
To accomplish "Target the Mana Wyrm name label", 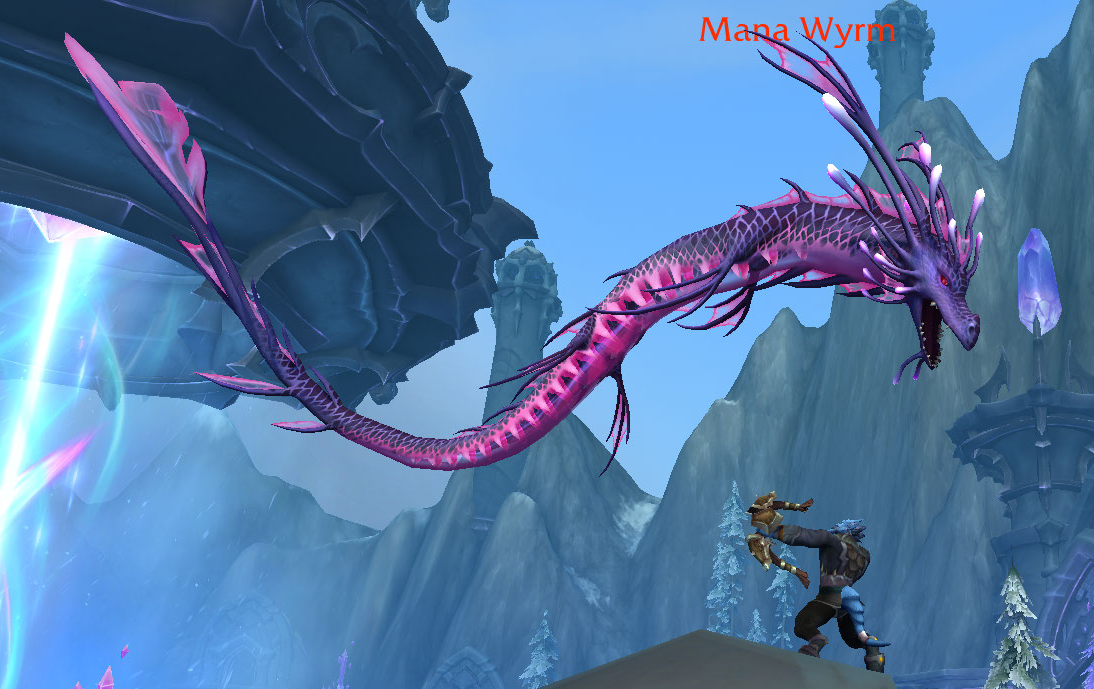I will [796, 30].
